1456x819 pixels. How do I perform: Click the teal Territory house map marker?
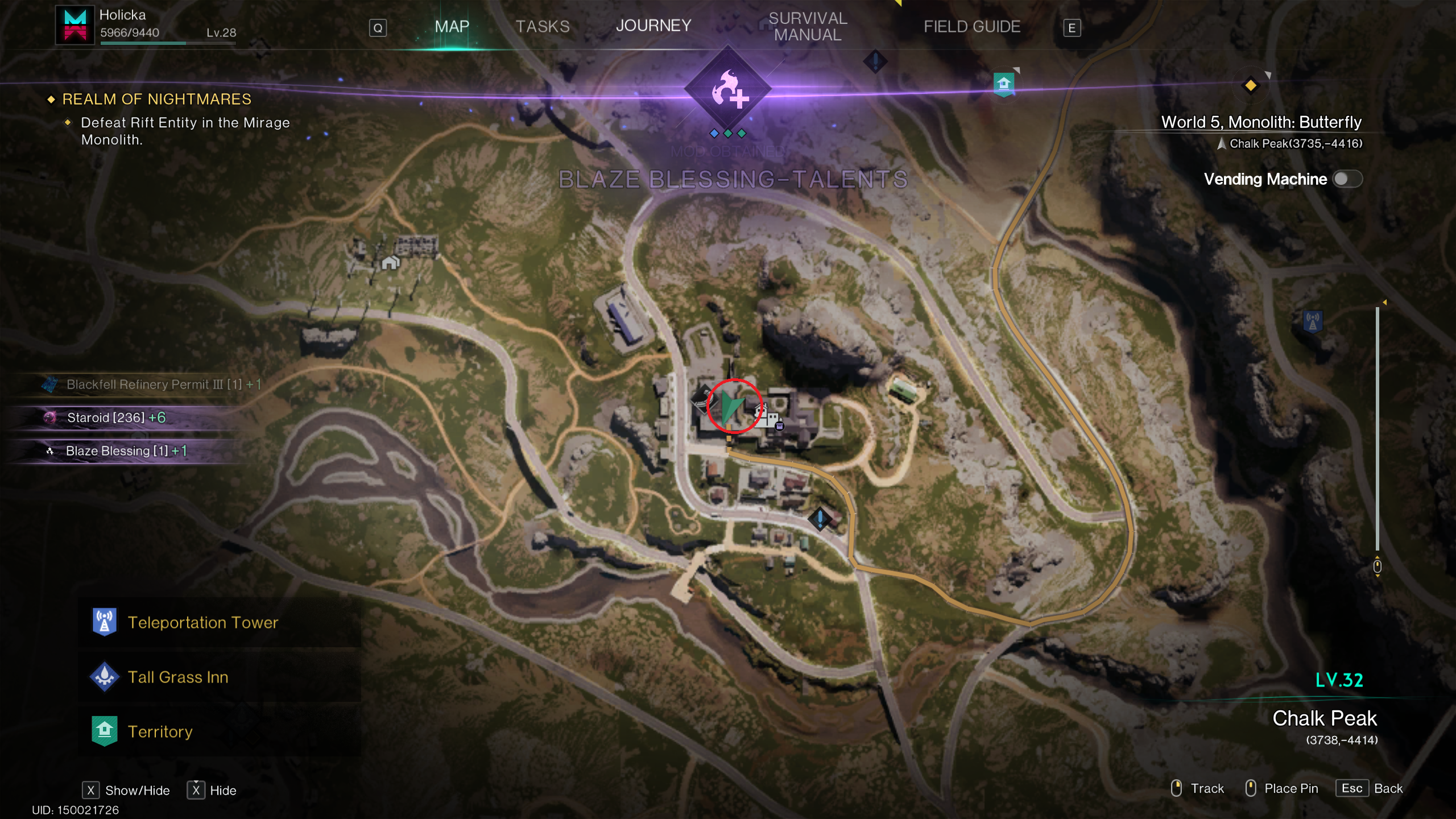click(x=1004, y=84)
